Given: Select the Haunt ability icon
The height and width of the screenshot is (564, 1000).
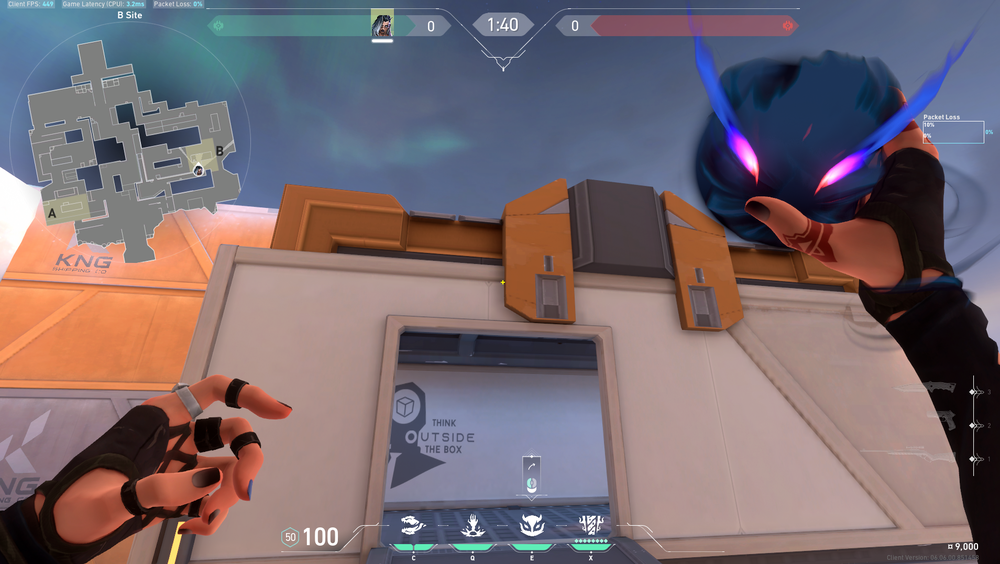Looking at the screenshot, I should [x=531, y=525].
